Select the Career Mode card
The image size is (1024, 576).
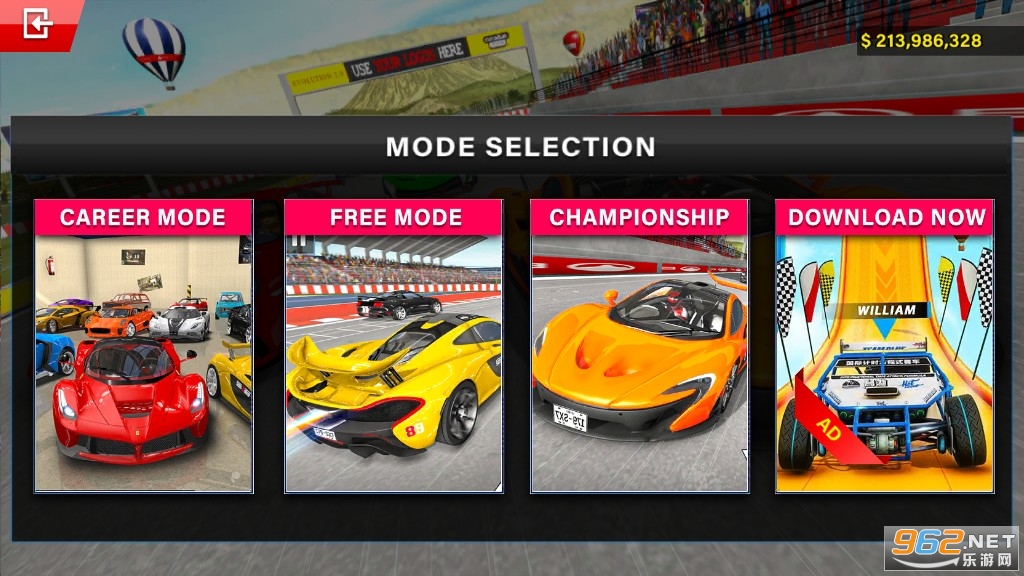coord(143,346)
